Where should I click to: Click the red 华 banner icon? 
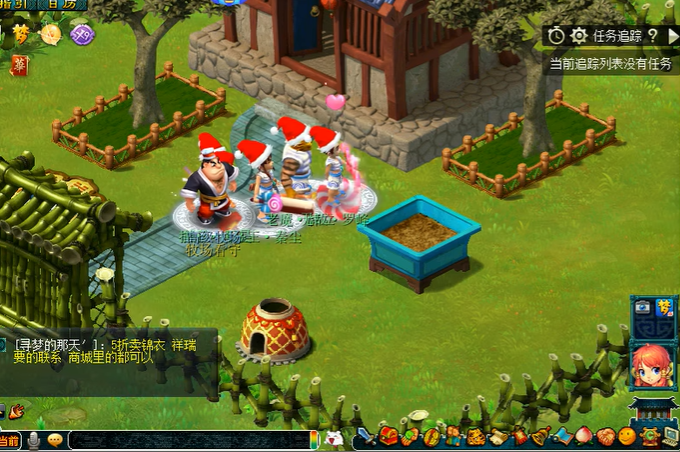point(20,65)
